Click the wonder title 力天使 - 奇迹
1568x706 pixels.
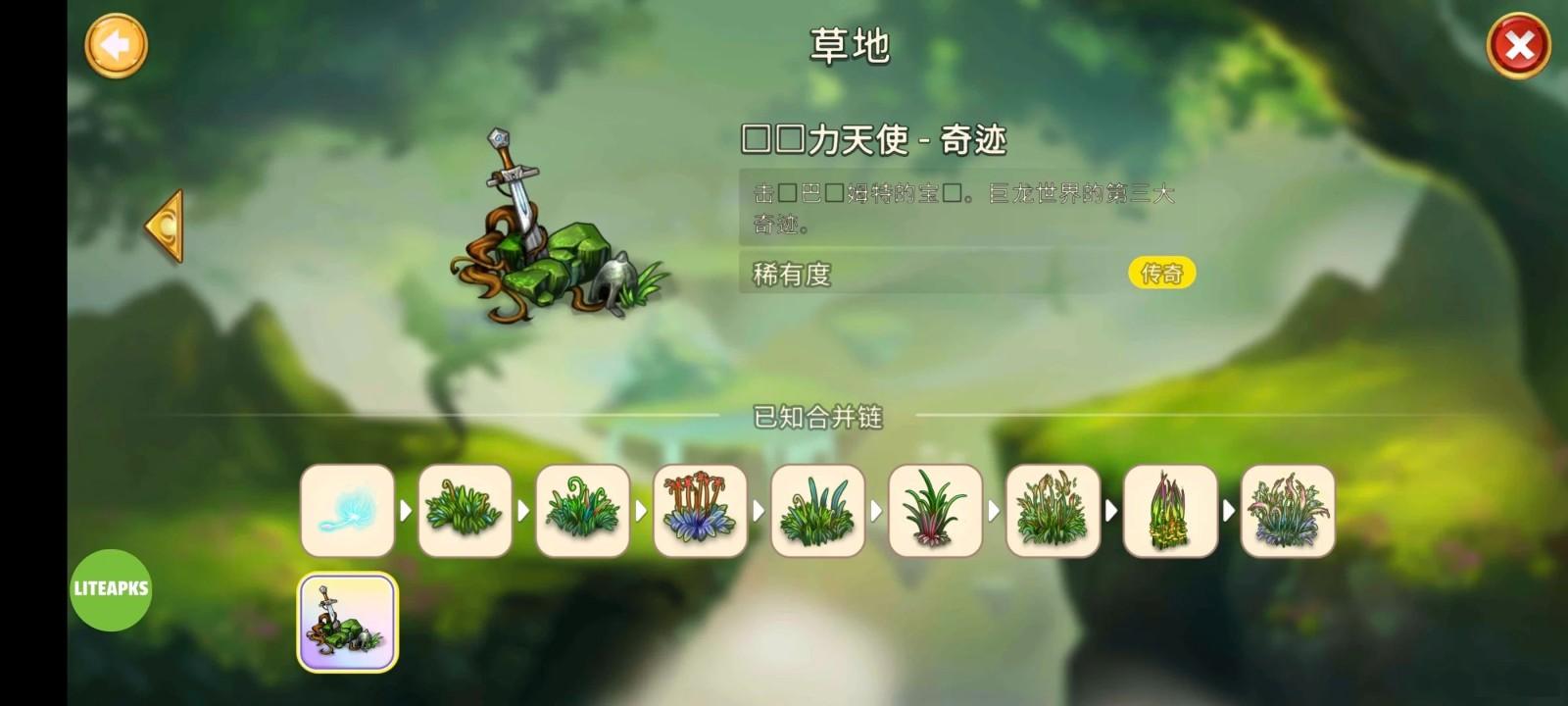pyautogui.click(x=882, y=140)
